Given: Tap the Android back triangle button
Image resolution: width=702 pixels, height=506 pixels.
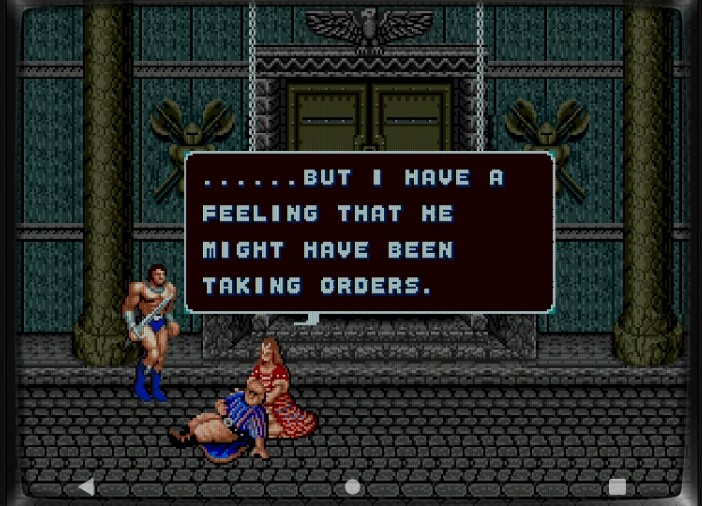Looking at the screenshot, I should coord(86,487).
